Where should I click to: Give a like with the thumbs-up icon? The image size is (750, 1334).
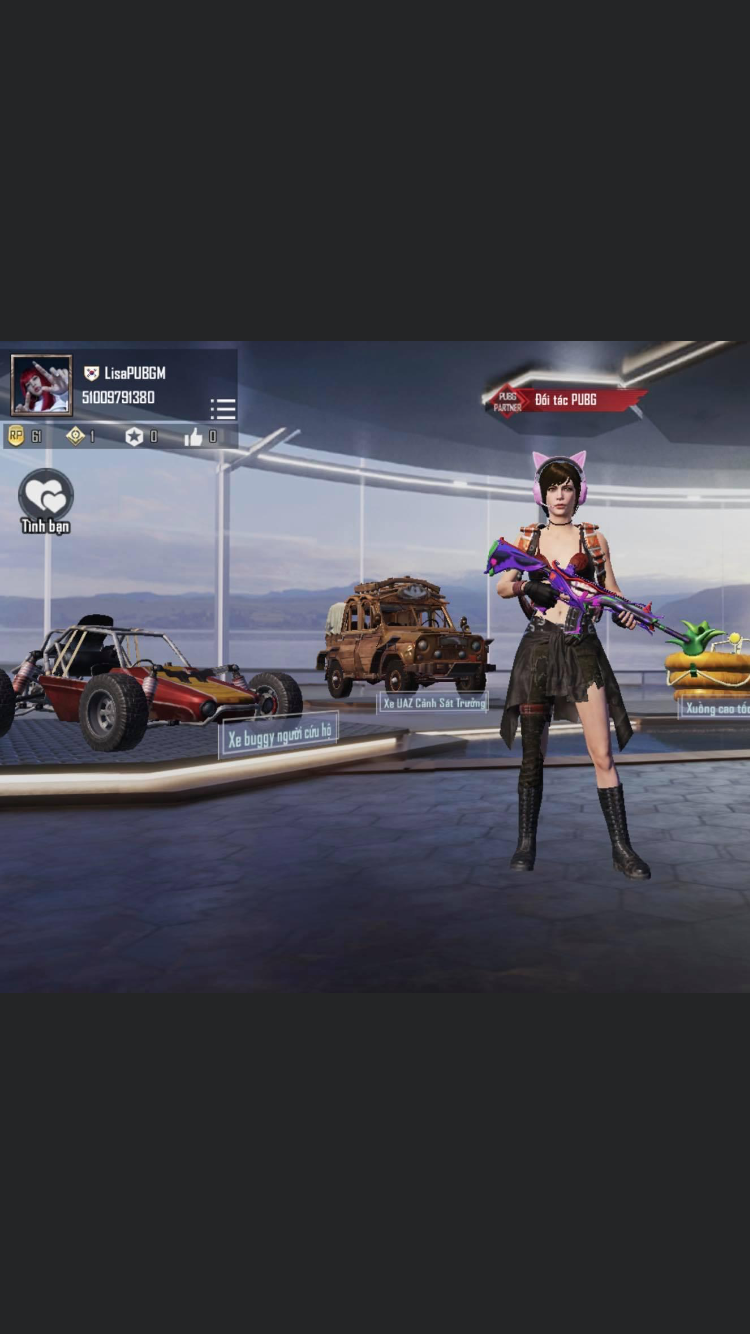(x=193, y=437)
